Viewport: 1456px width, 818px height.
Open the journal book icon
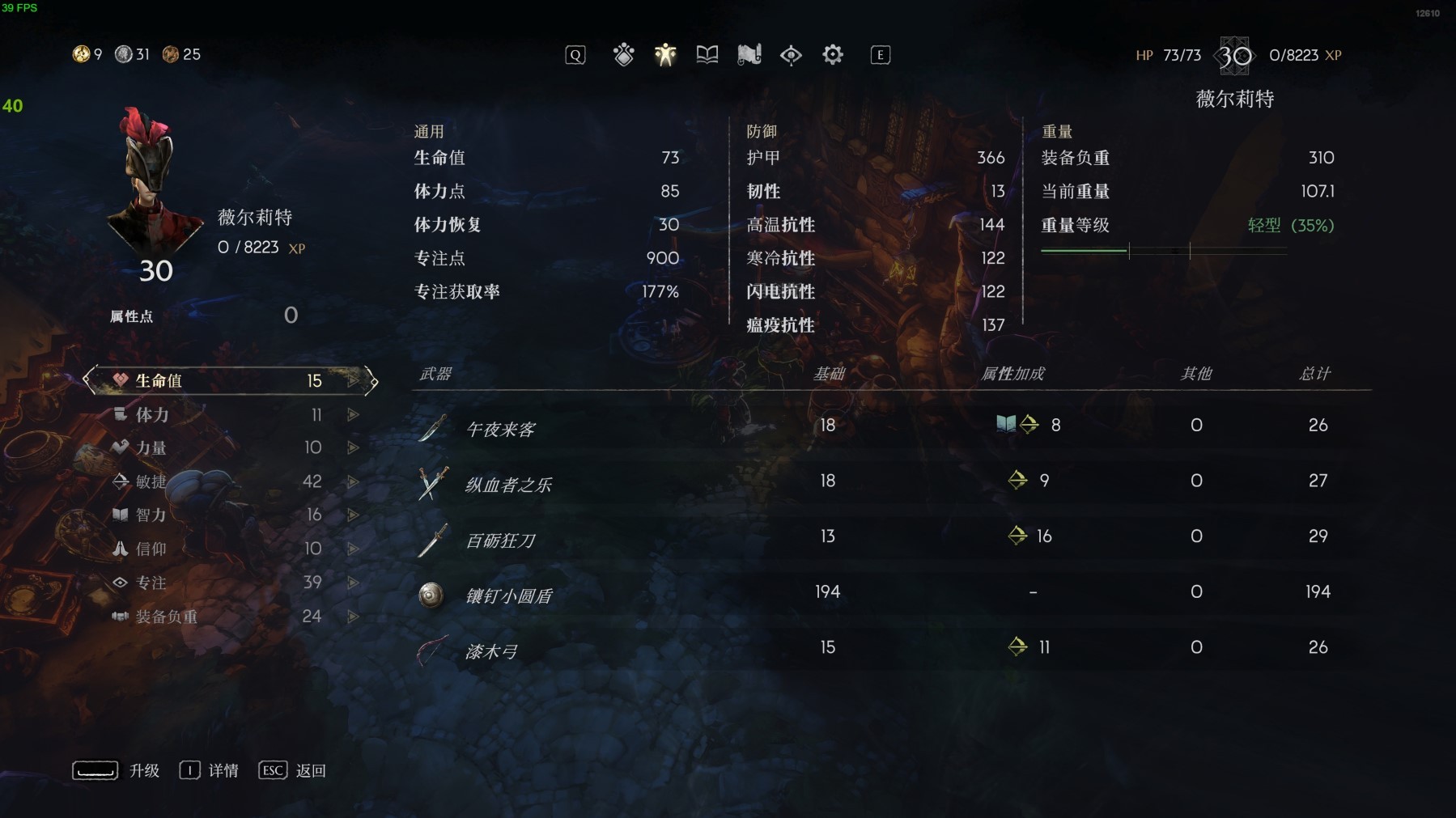coord(707,54)
